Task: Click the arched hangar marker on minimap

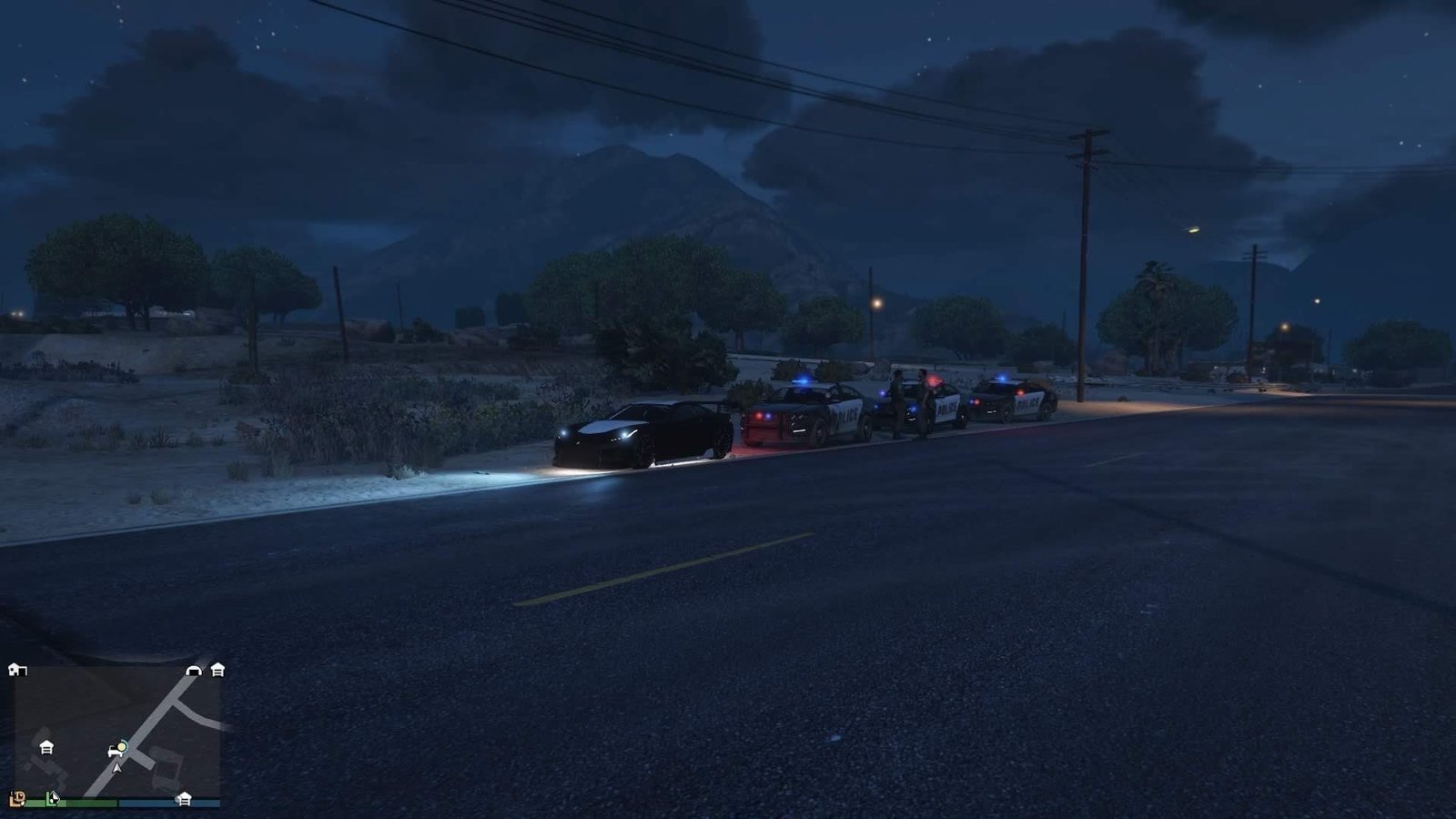Action: [x=194, y=671]
